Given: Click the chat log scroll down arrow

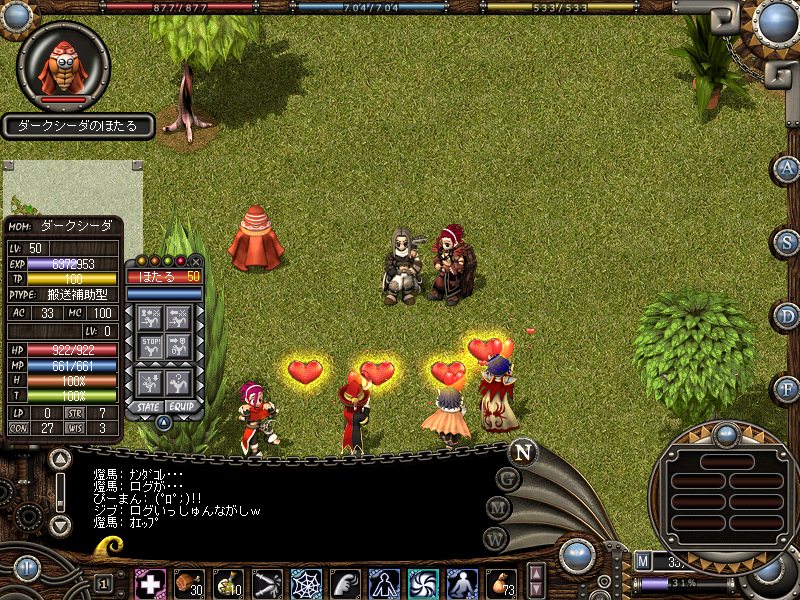Looking at the screenshot, I should [x=61, y=524].
